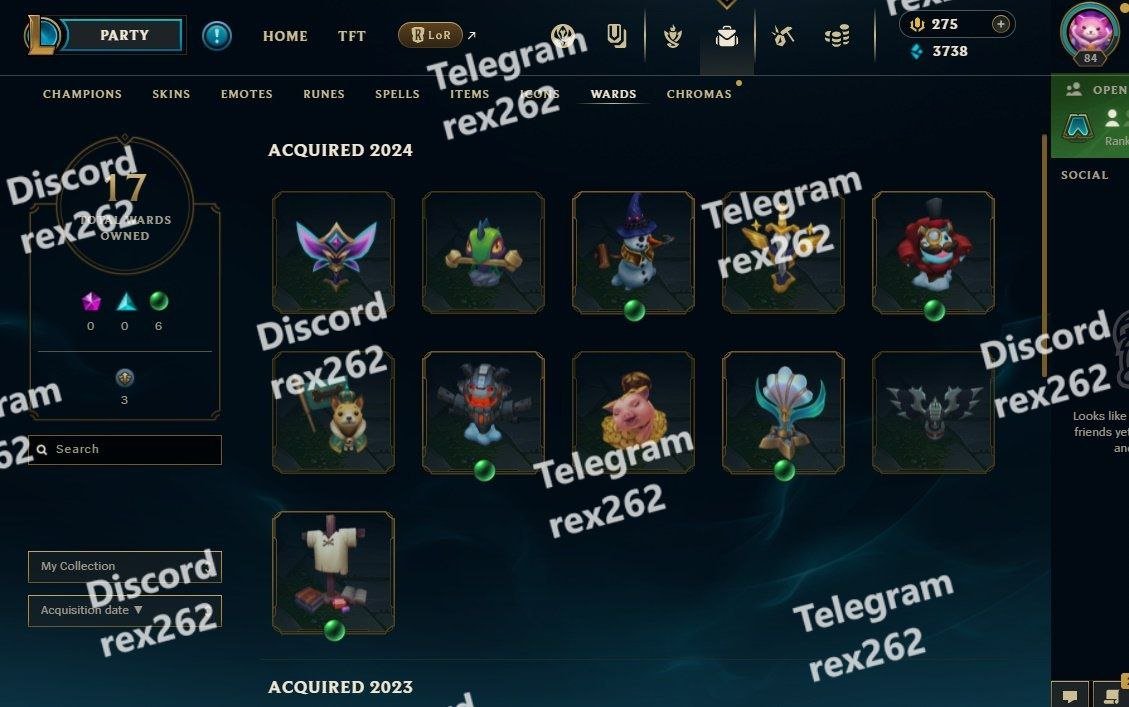1129x707 pixels.
Task: Open the My Collection filter dropdown
Action: click(125, 566)
